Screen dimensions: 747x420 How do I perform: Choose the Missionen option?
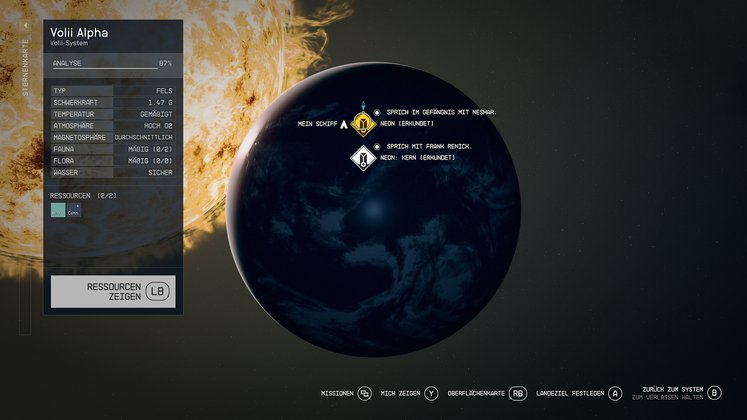click(x=346, y=393)
